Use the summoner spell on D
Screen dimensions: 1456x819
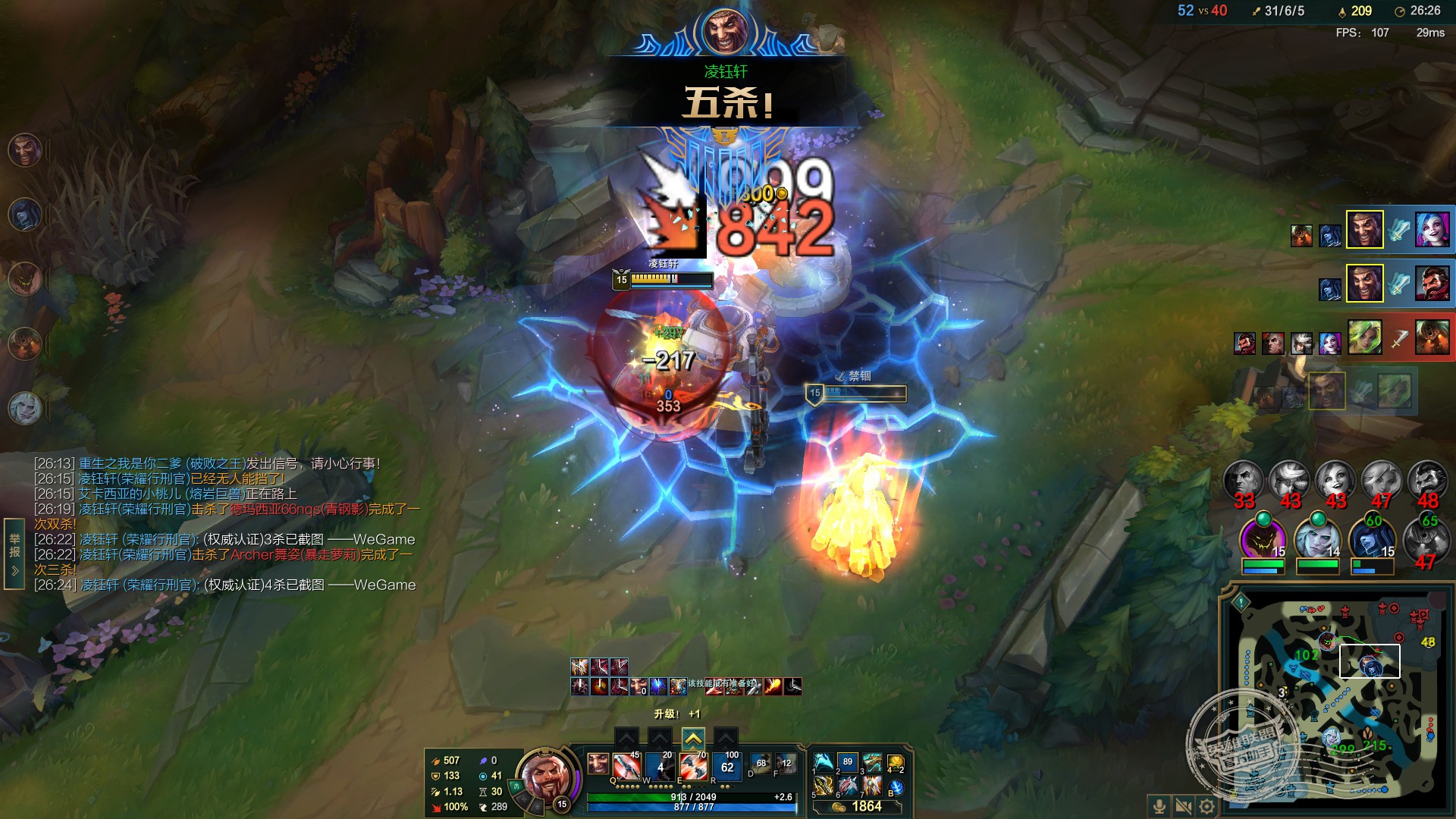click(761, 764)
